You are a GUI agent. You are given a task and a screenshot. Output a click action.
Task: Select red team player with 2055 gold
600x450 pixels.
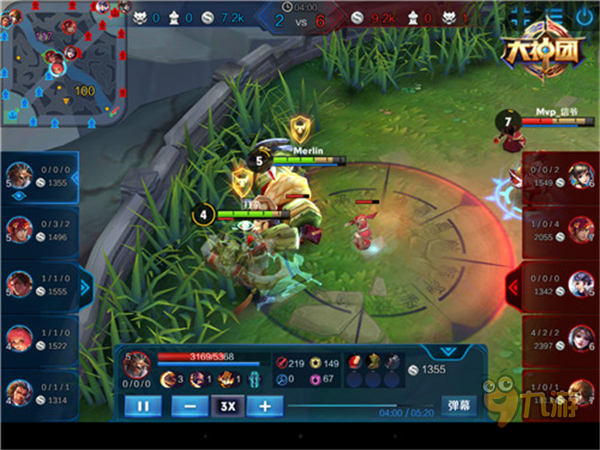pos(560,229)
